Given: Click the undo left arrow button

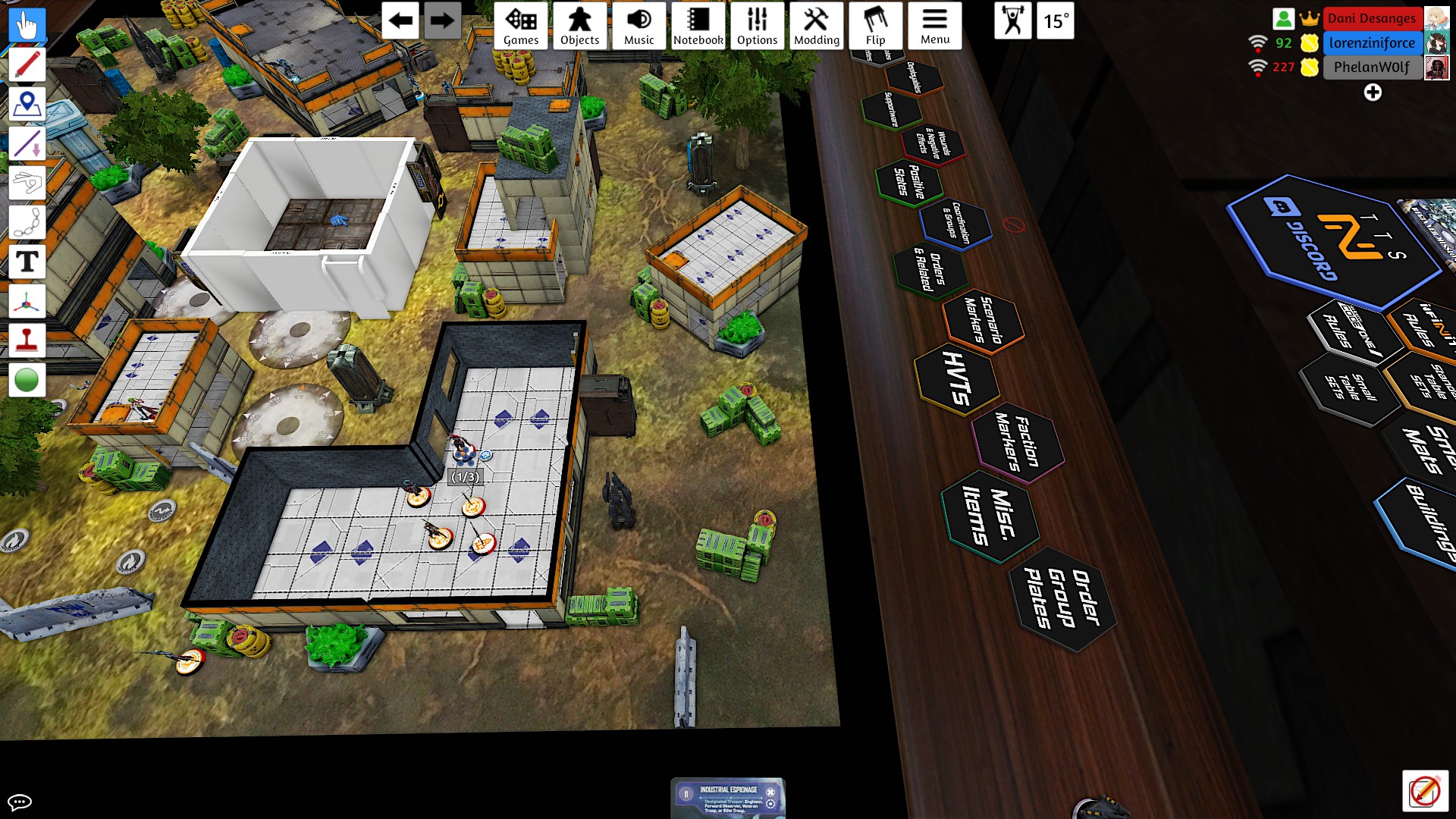Looking at the screenshot, I should pyautogui.click(x=400, y=20).
